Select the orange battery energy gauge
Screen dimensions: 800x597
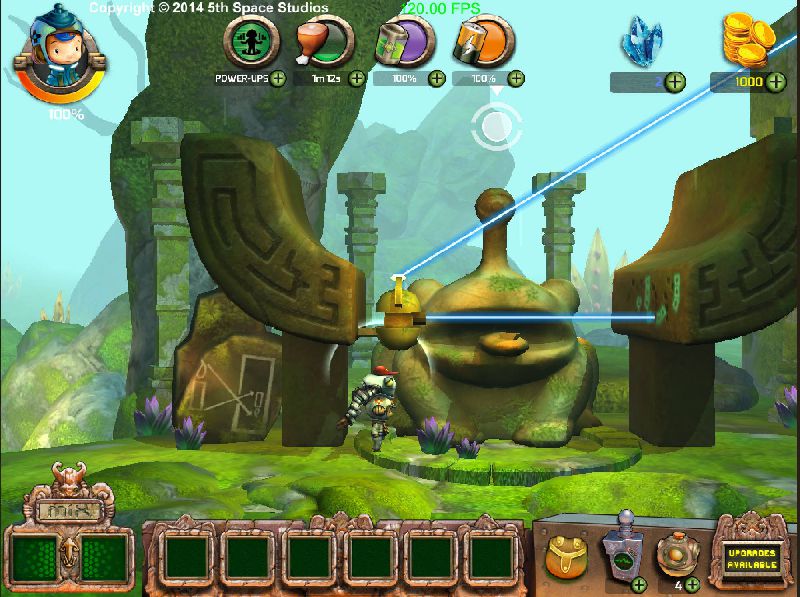point(484,42)
